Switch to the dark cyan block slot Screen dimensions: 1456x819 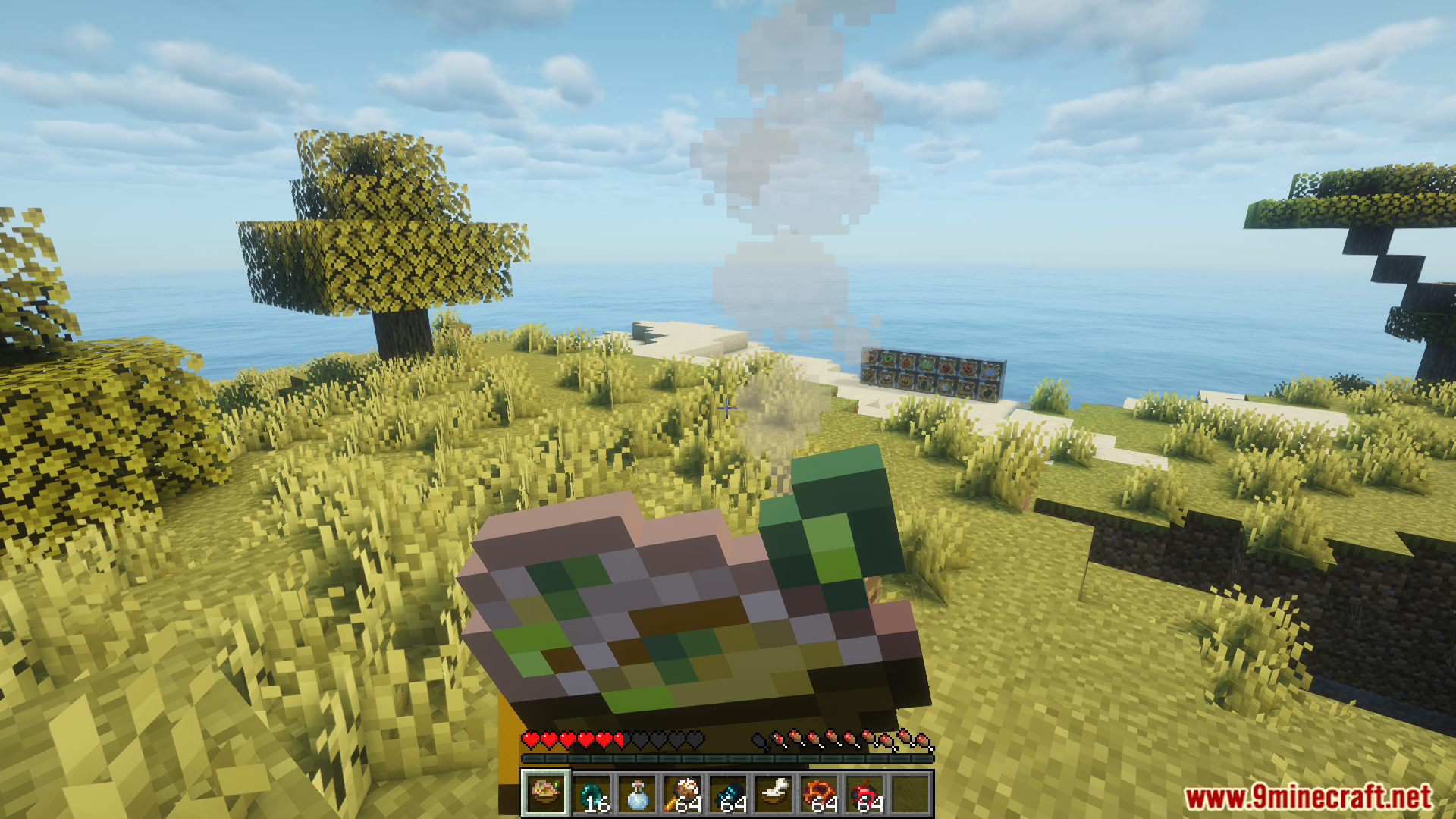point(729,795)
